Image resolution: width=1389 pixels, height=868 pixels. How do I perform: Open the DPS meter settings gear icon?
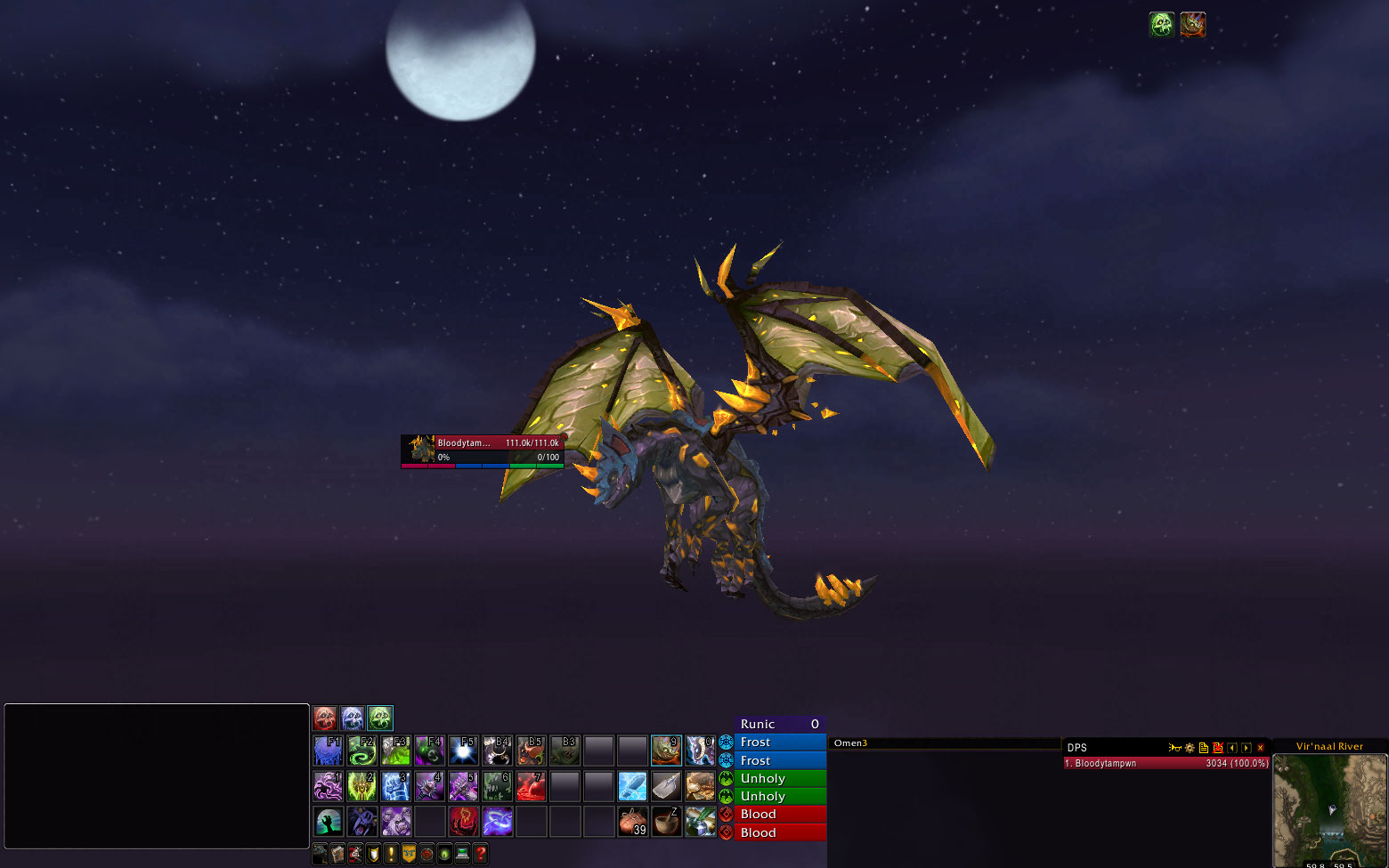[1189, 748]
